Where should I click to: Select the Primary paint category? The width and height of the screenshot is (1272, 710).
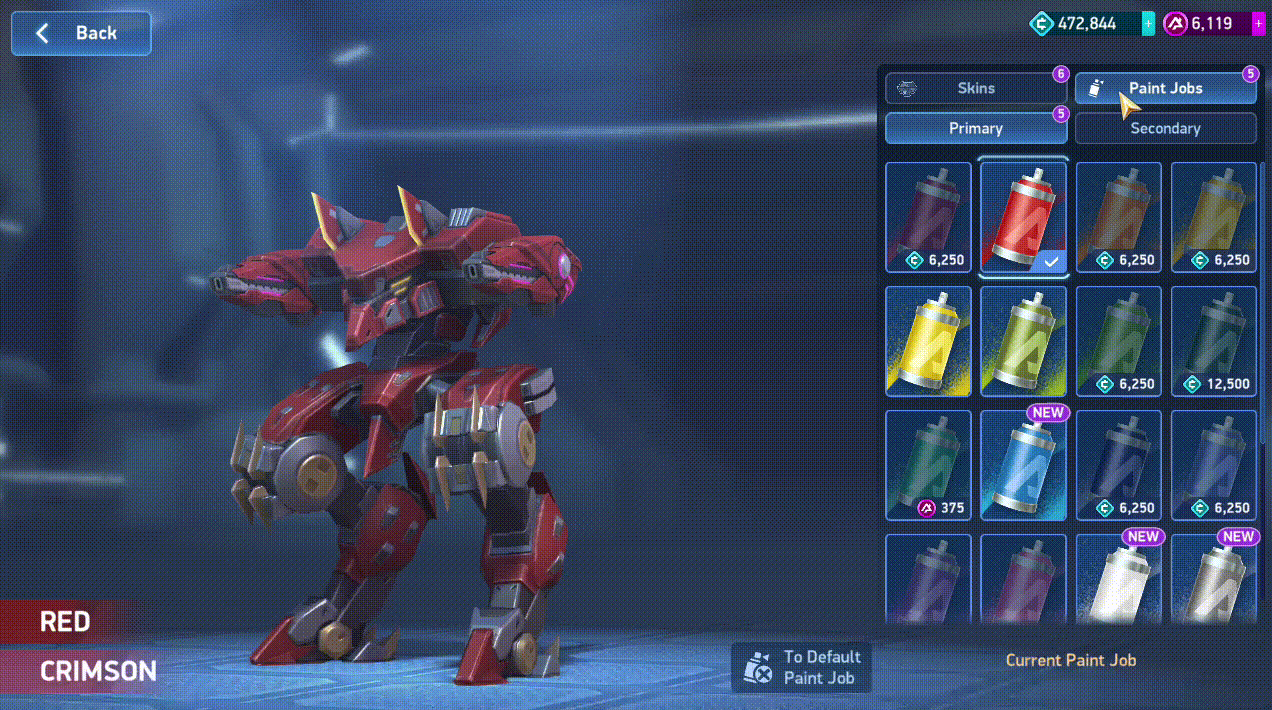(x=975, y=128)
